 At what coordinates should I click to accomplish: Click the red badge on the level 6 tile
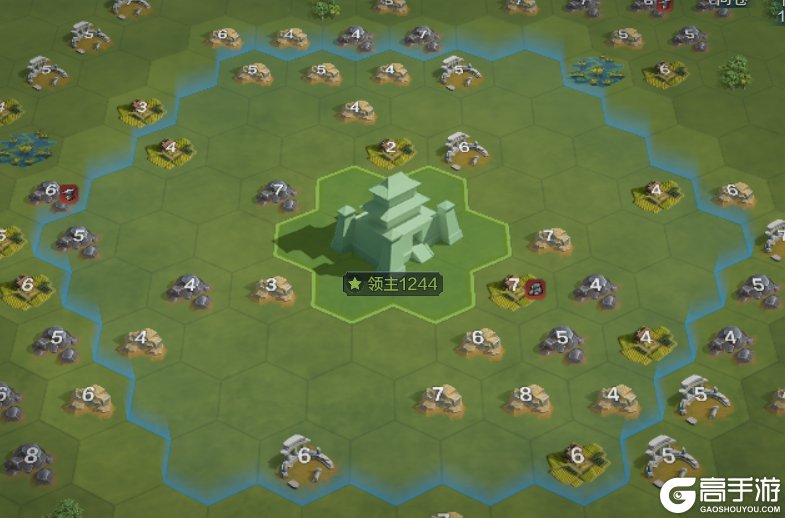pos(69,193)
